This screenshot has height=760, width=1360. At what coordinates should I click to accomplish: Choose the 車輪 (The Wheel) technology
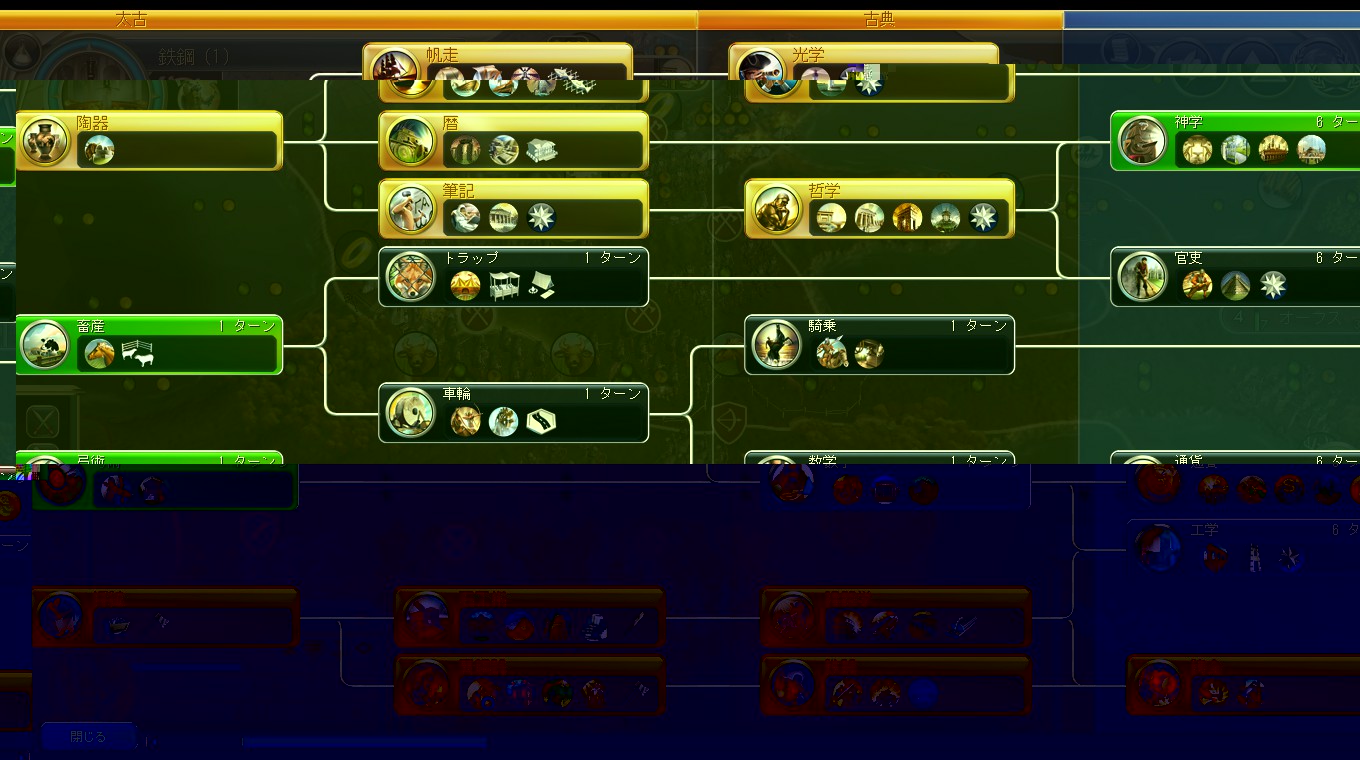coord(514,412)
